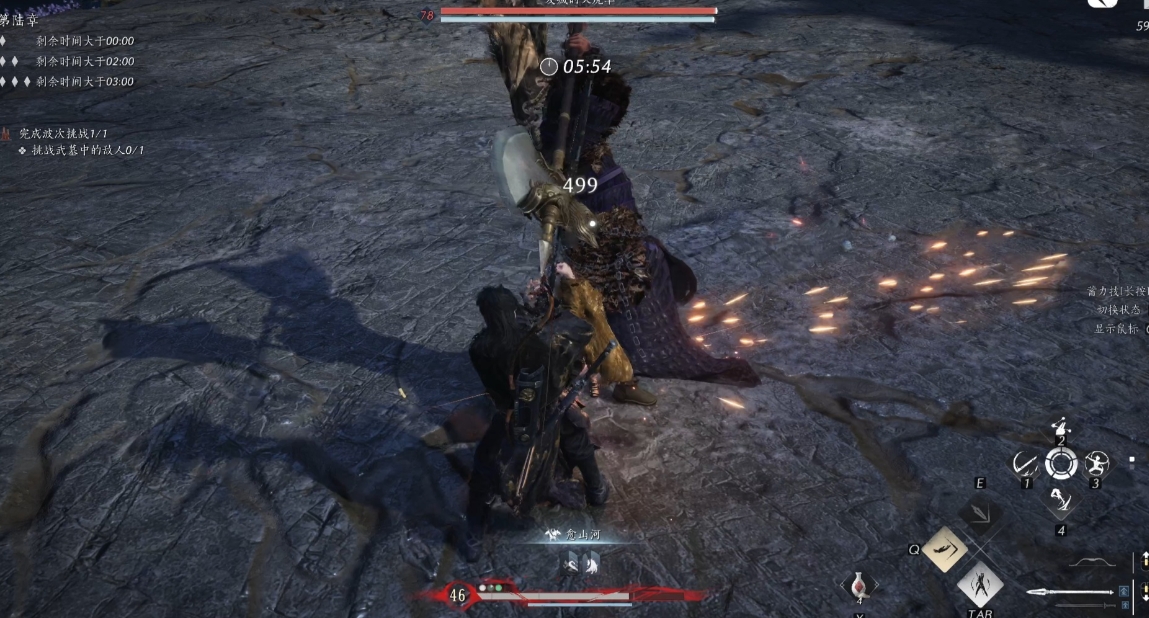Viewport: 1149px width, 618px height.
Task: Select the top wheel skill numbered 2
Action: pyautogui.click(x=1061, y=428)
